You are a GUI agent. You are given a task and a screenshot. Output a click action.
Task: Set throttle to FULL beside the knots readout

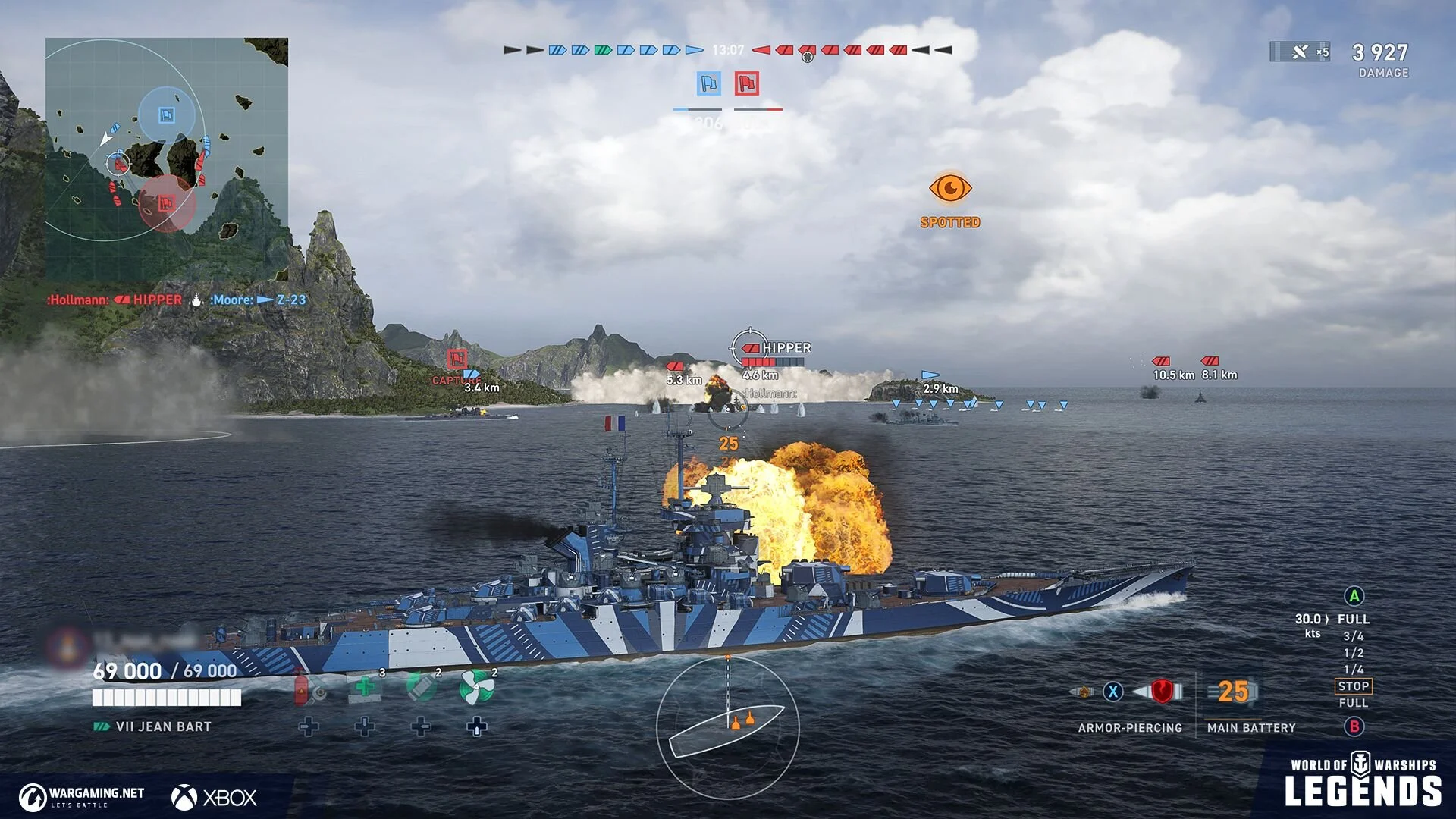[x=1354, y=619]
